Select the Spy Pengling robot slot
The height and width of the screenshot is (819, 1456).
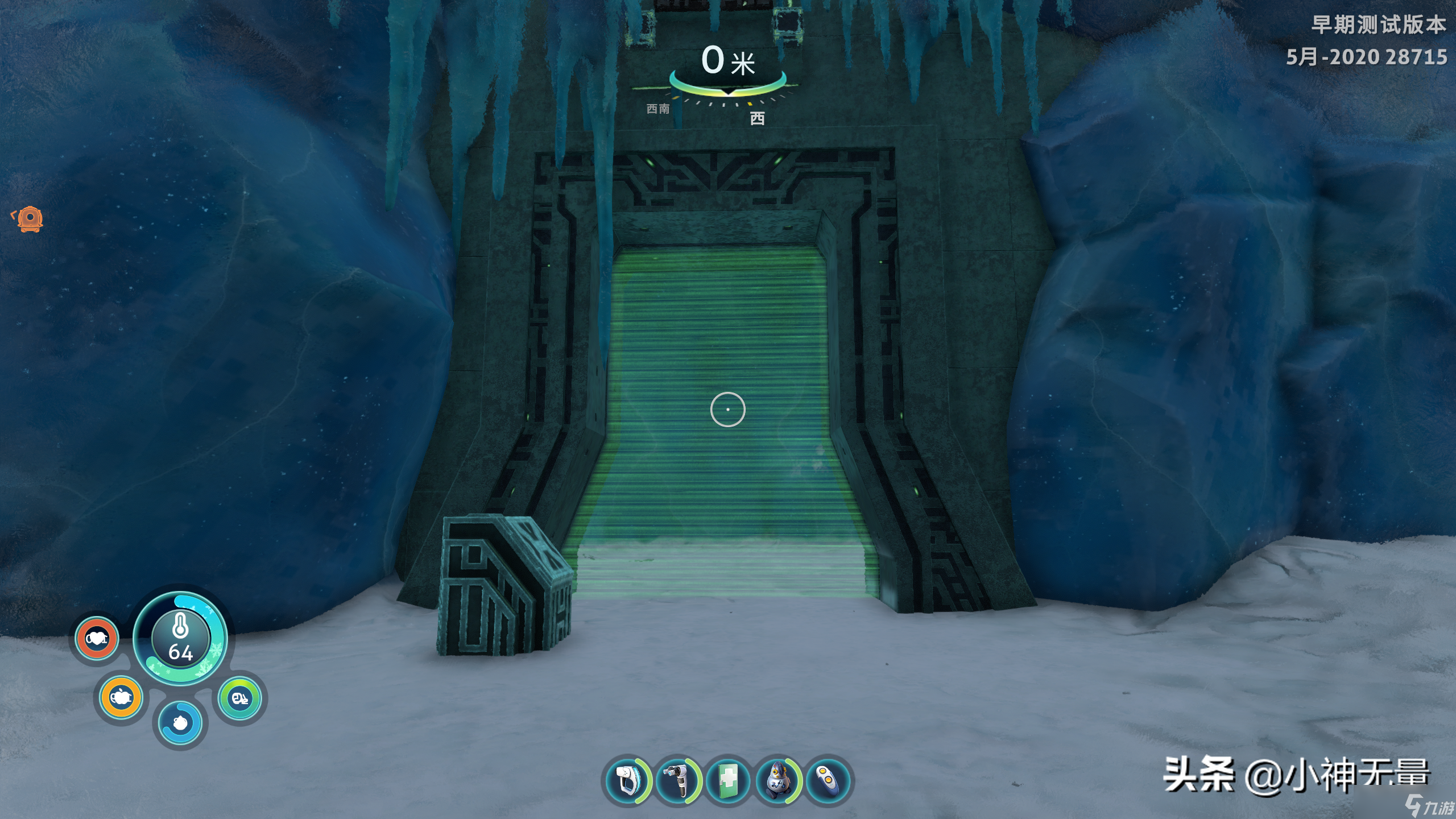(x=778, y=780)
